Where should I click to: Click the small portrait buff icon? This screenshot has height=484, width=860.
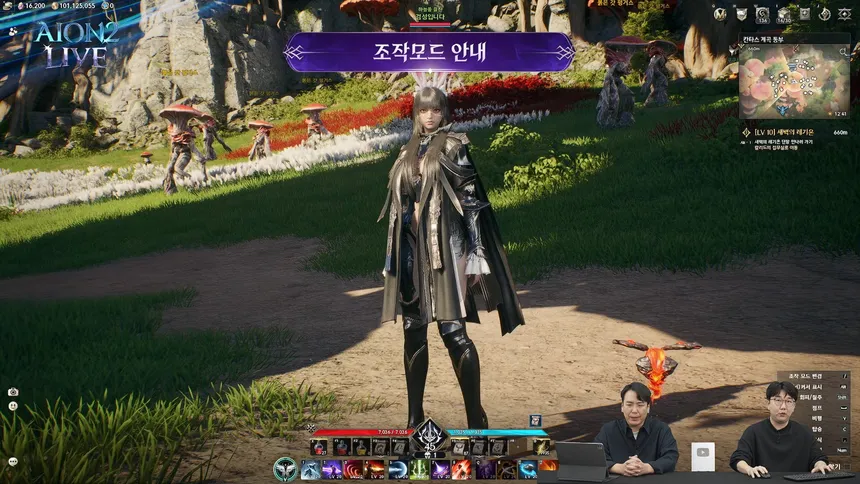(x=535, y=421)
